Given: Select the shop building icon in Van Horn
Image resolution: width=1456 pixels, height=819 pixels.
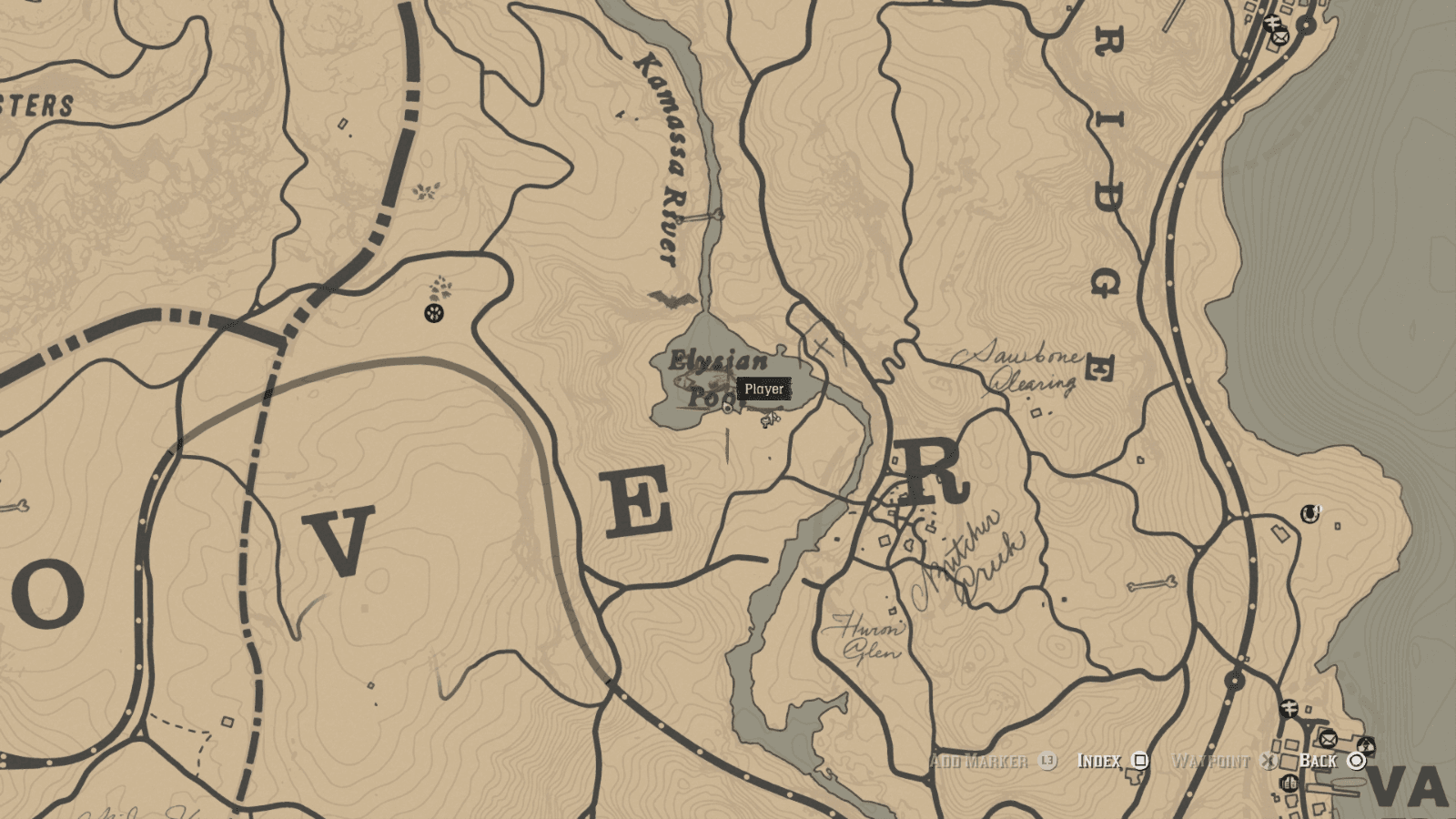Looking at the screenshot, I should [x=1289, y=783].
